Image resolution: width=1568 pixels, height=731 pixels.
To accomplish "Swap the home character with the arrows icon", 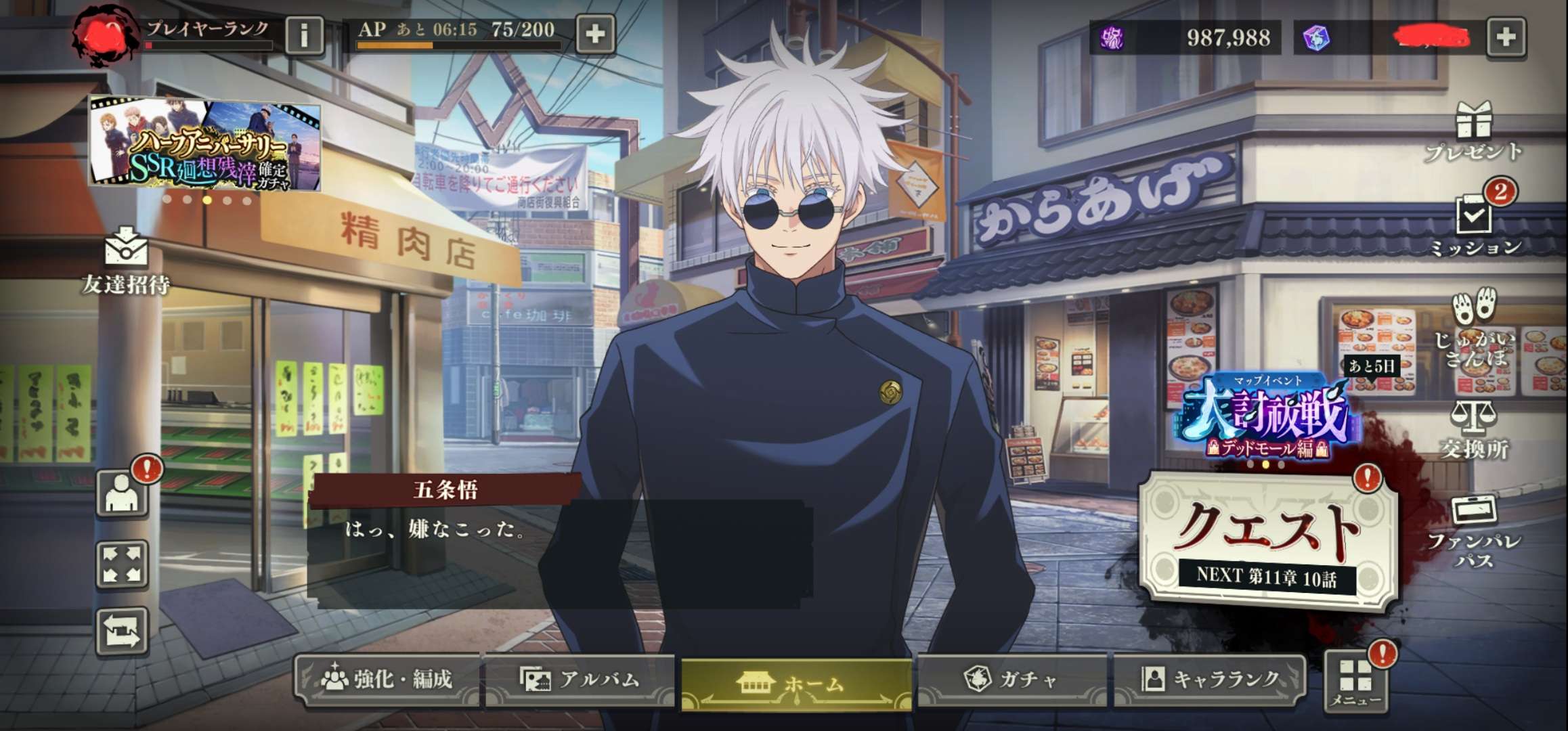I will 123,632.
